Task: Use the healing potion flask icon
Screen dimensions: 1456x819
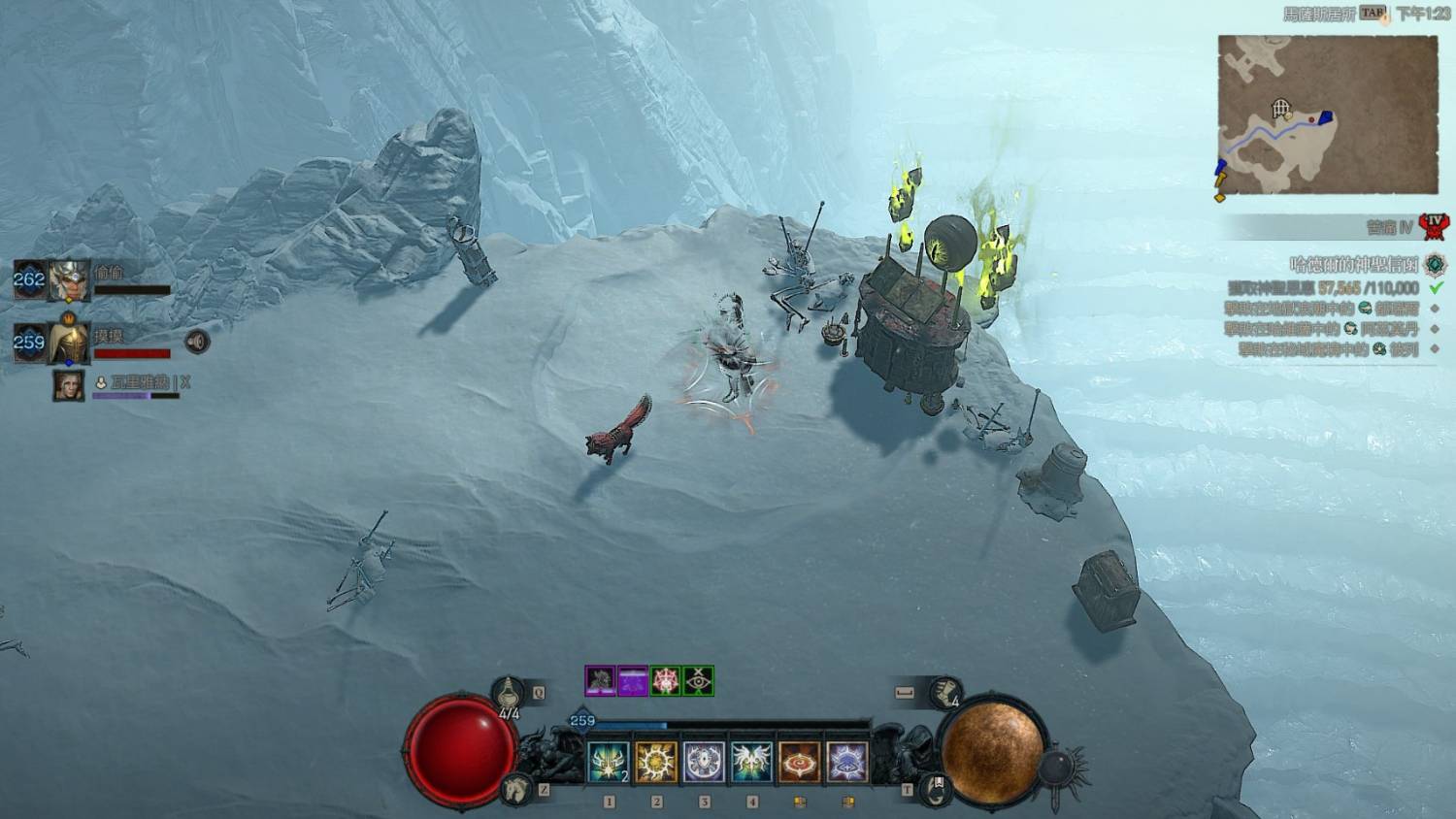Action: point(509,693)
